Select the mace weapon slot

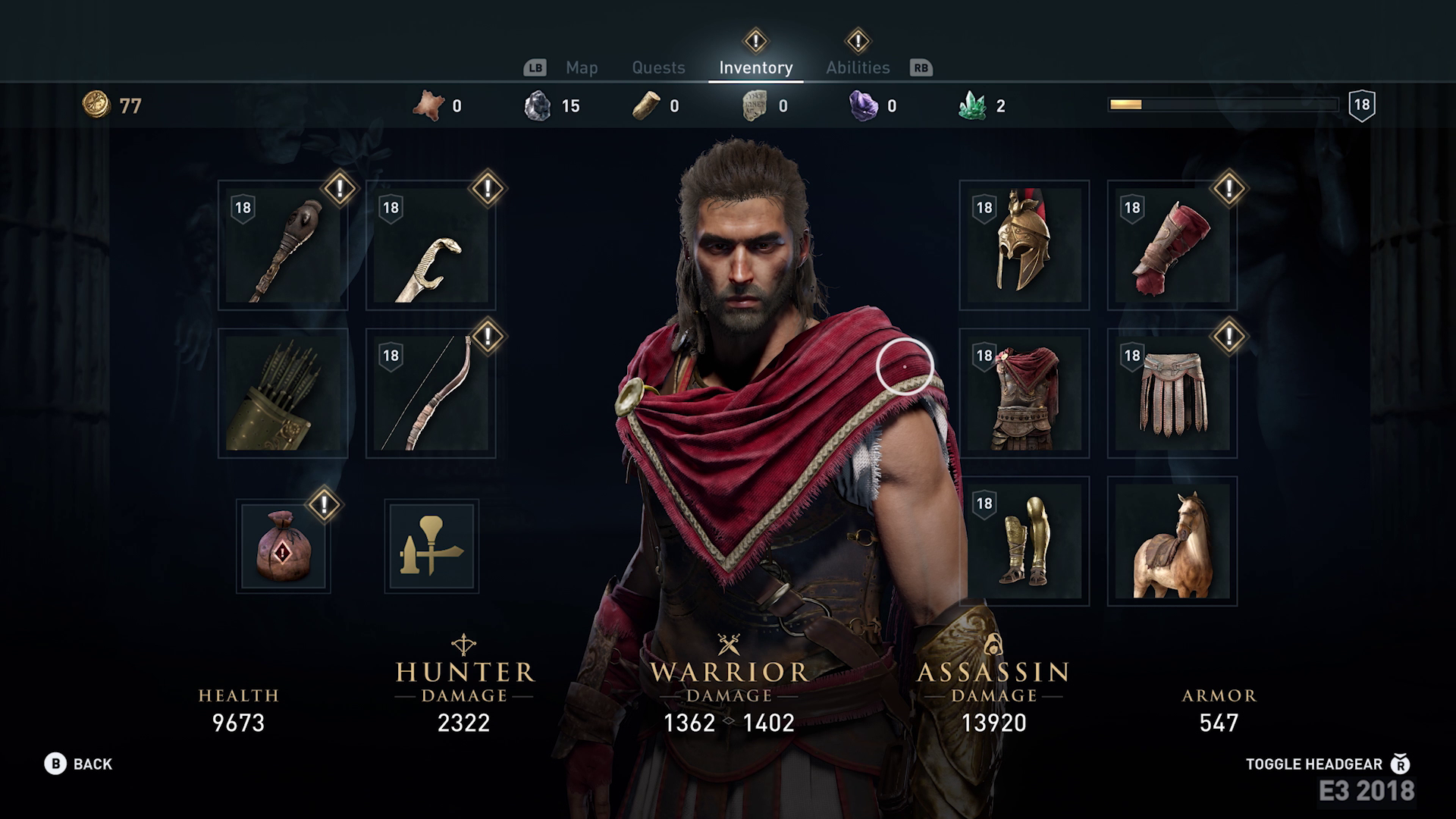pos(283,246)
